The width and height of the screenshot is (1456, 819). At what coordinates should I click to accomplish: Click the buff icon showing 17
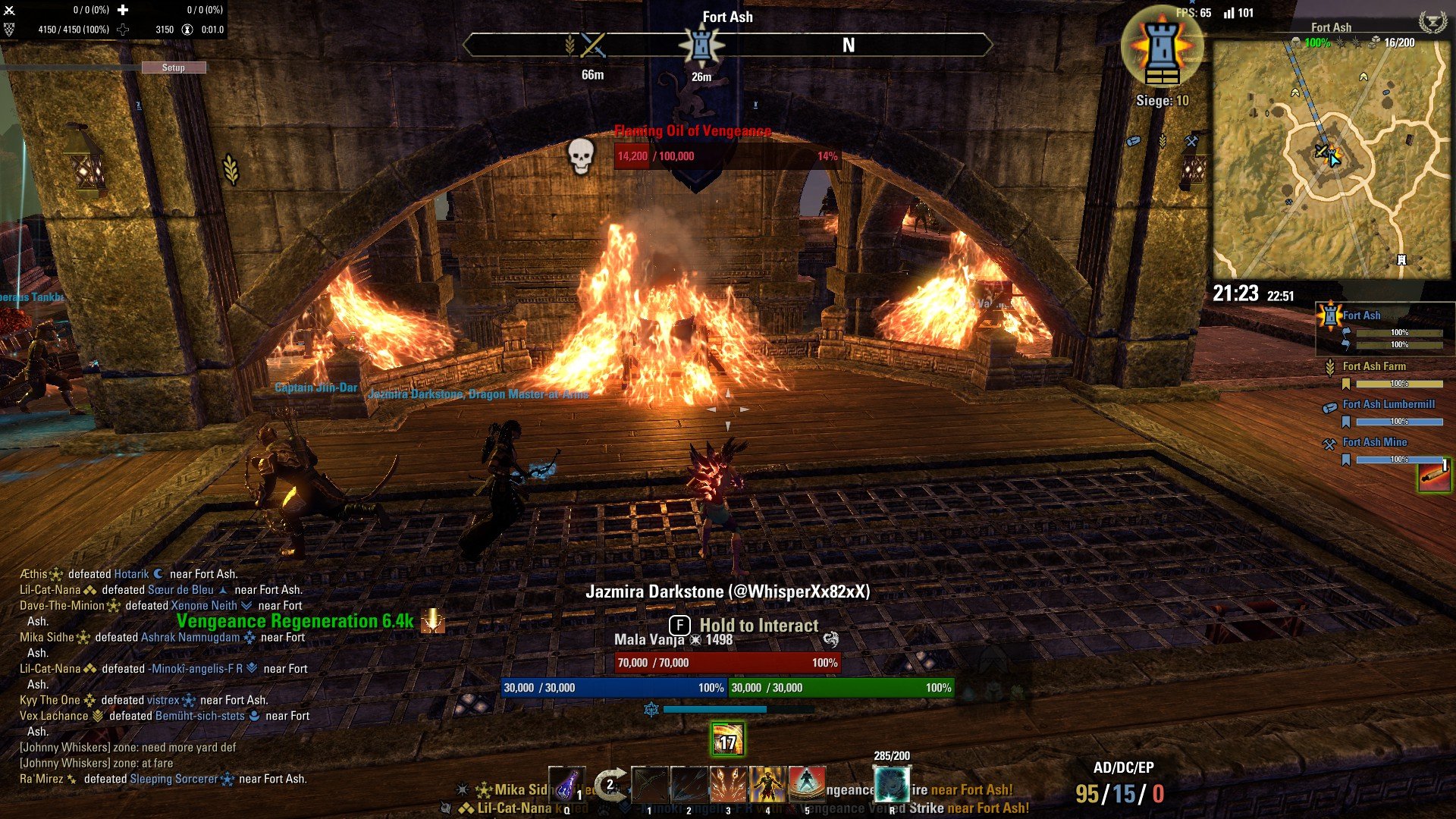coord(727,740)
